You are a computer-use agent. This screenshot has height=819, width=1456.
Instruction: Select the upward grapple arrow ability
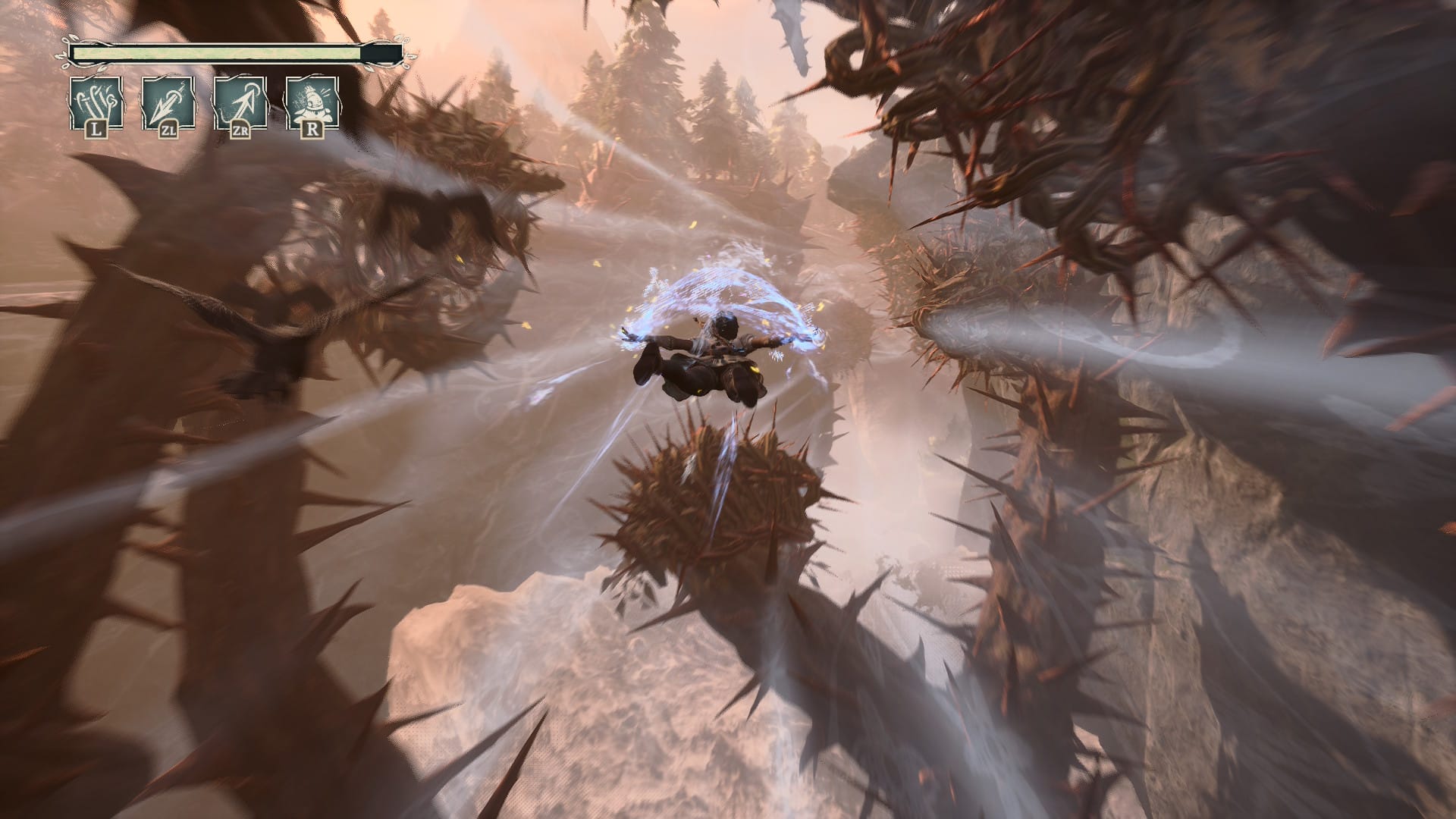coord(240,102)
